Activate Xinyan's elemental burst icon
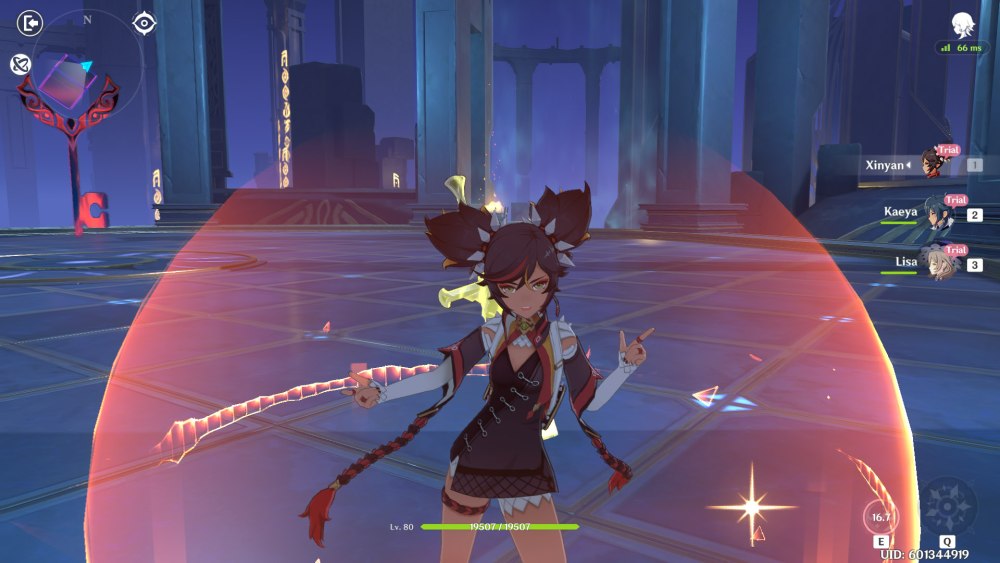The width and height of the screenshot is (1000, 563). 946,508
